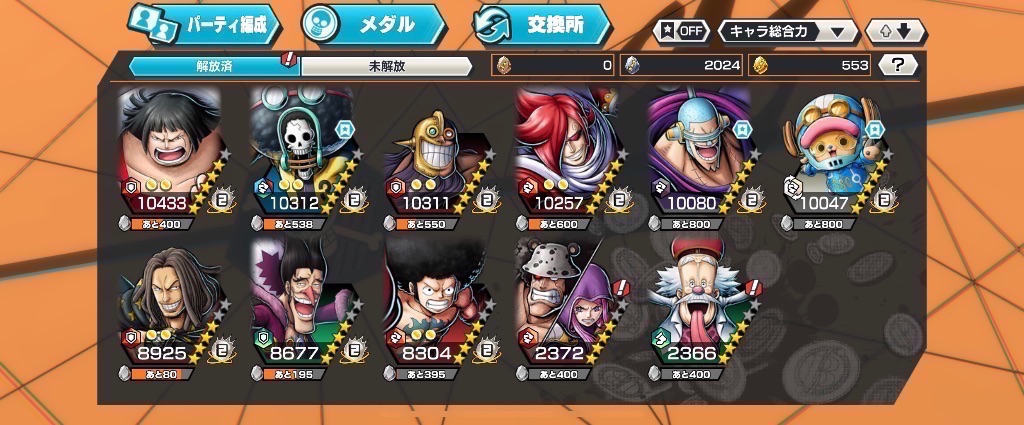Open help with the question mark button
Viewport: 1024px width, 425px height.
point(898,65)
